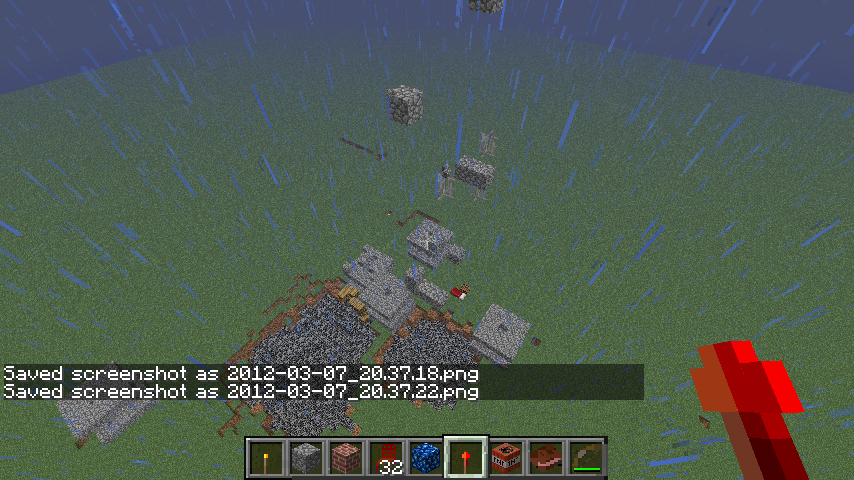Select the blue lapis lazuli block slot
The image size is (854, 480).
(426, 458)
